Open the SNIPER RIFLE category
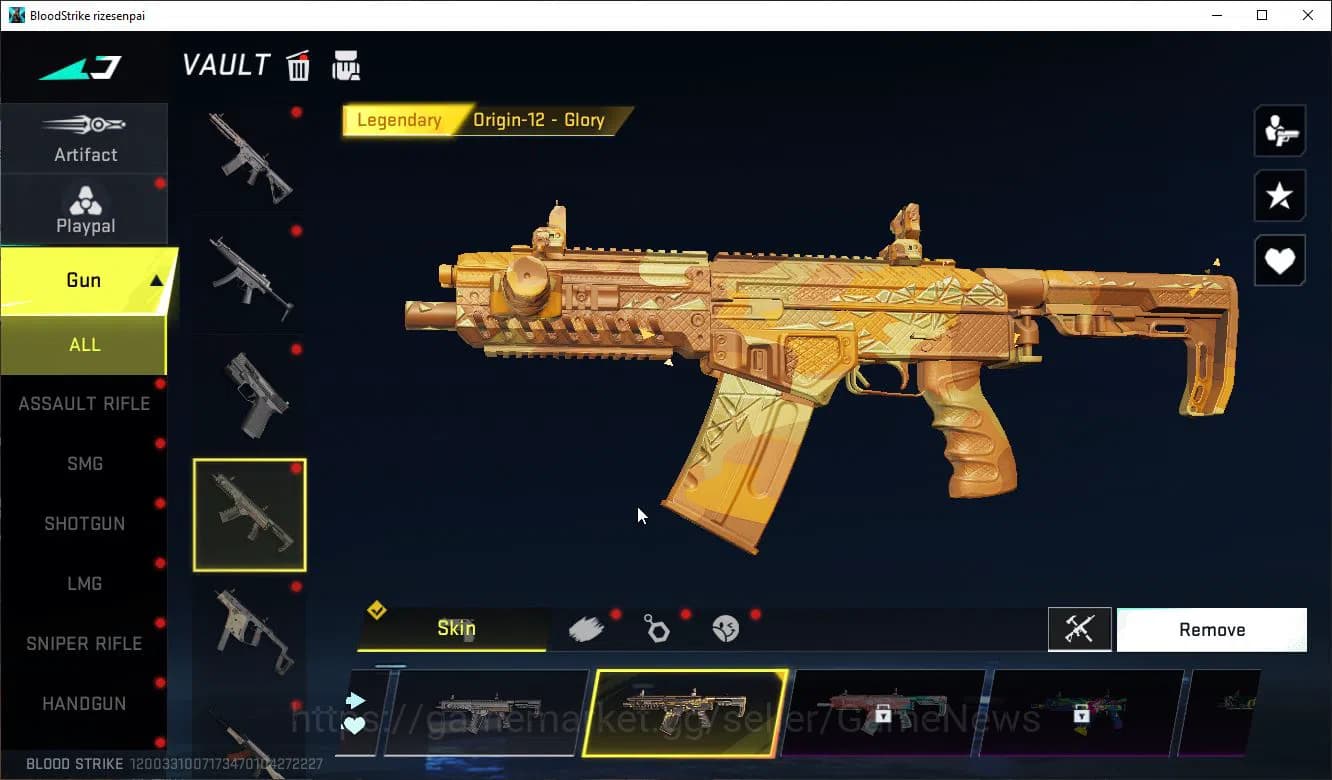Image resolution: width=1332 pixels, height=780 pixels. coord(84,643)
